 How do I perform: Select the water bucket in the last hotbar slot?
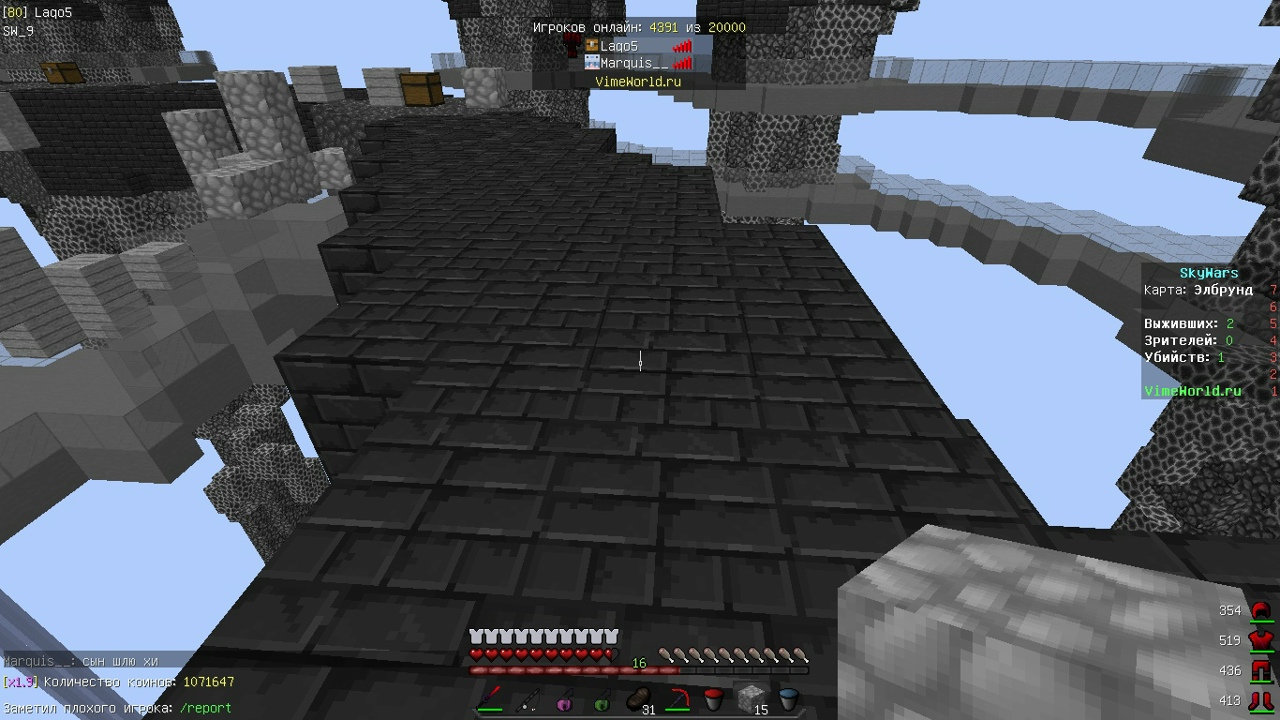click(787, 698)
